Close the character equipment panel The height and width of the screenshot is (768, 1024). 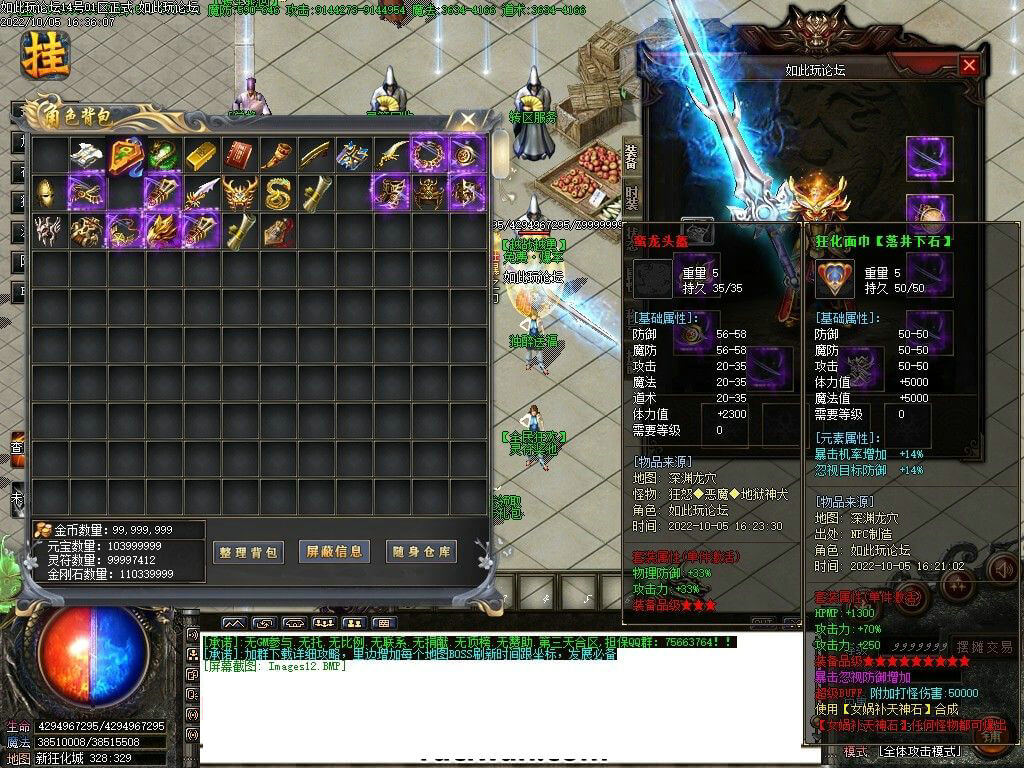[968, 66]
